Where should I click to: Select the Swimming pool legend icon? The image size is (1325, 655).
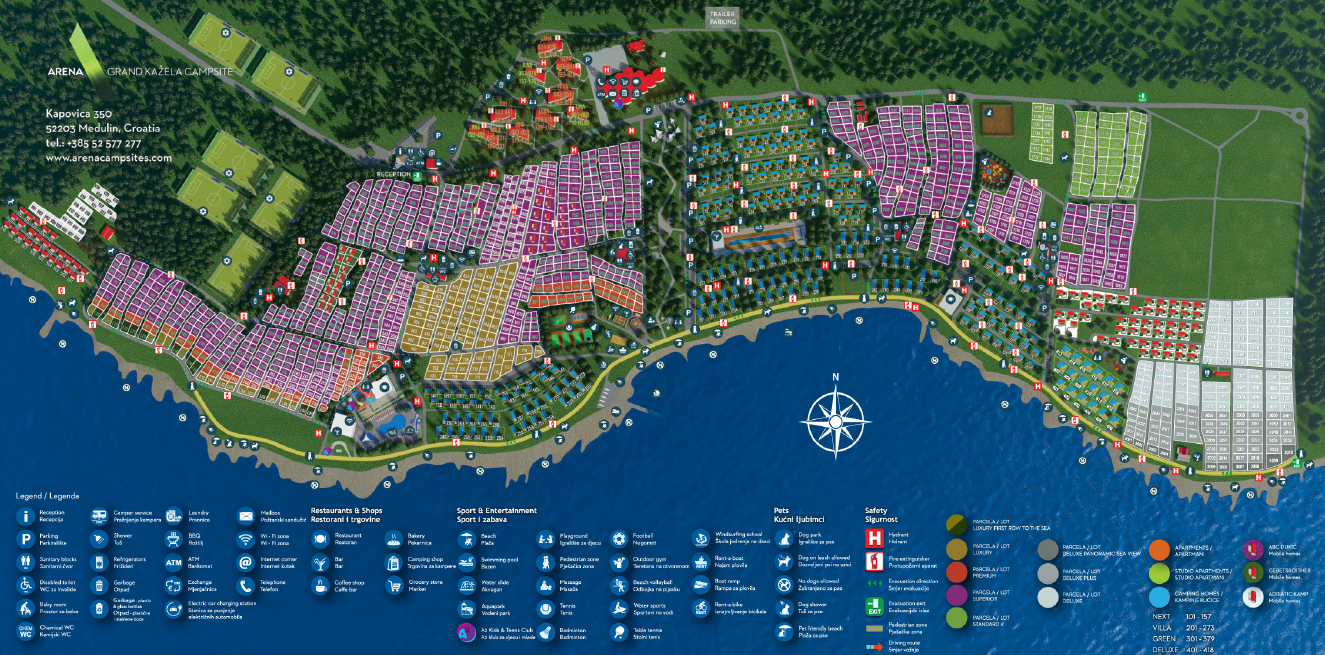coord(466,561)
